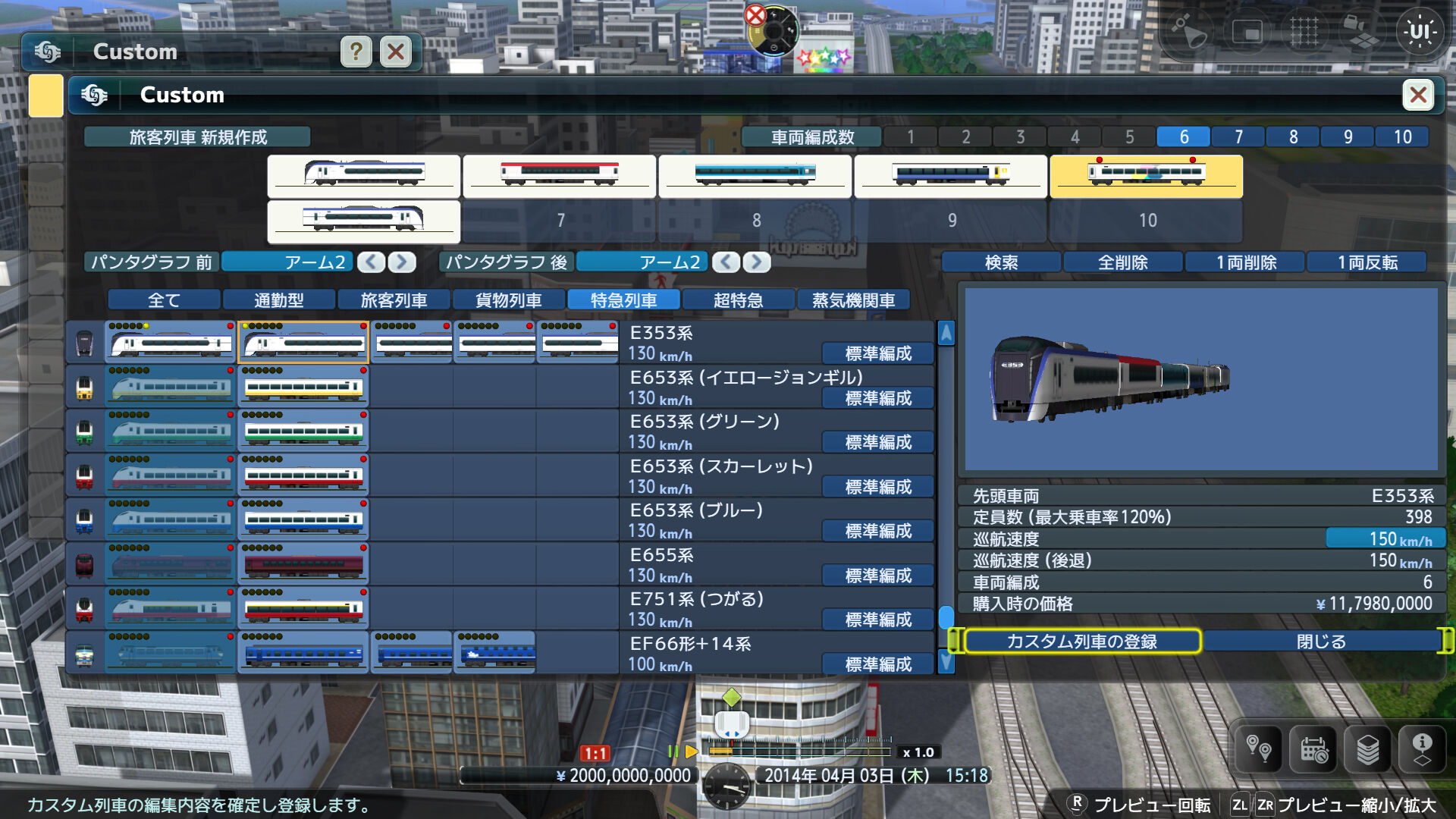Register the custom train (カスタム列車の登録)
The width and height of the screenshot is (1456, 819).
coord(1083,641)
